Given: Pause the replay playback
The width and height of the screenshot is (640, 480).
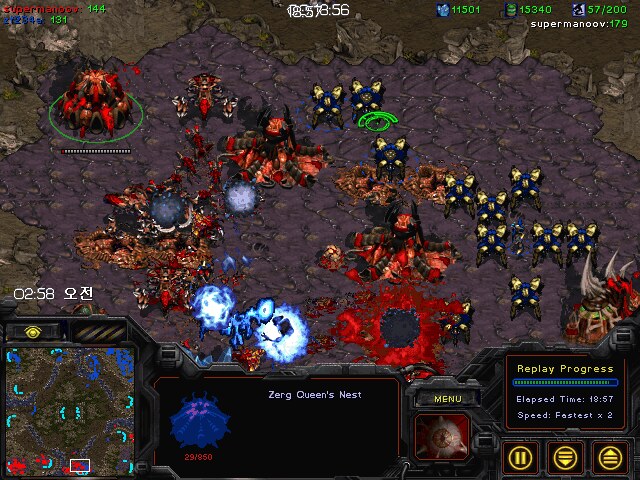Looking at the screenshot, I should [519, 459].
